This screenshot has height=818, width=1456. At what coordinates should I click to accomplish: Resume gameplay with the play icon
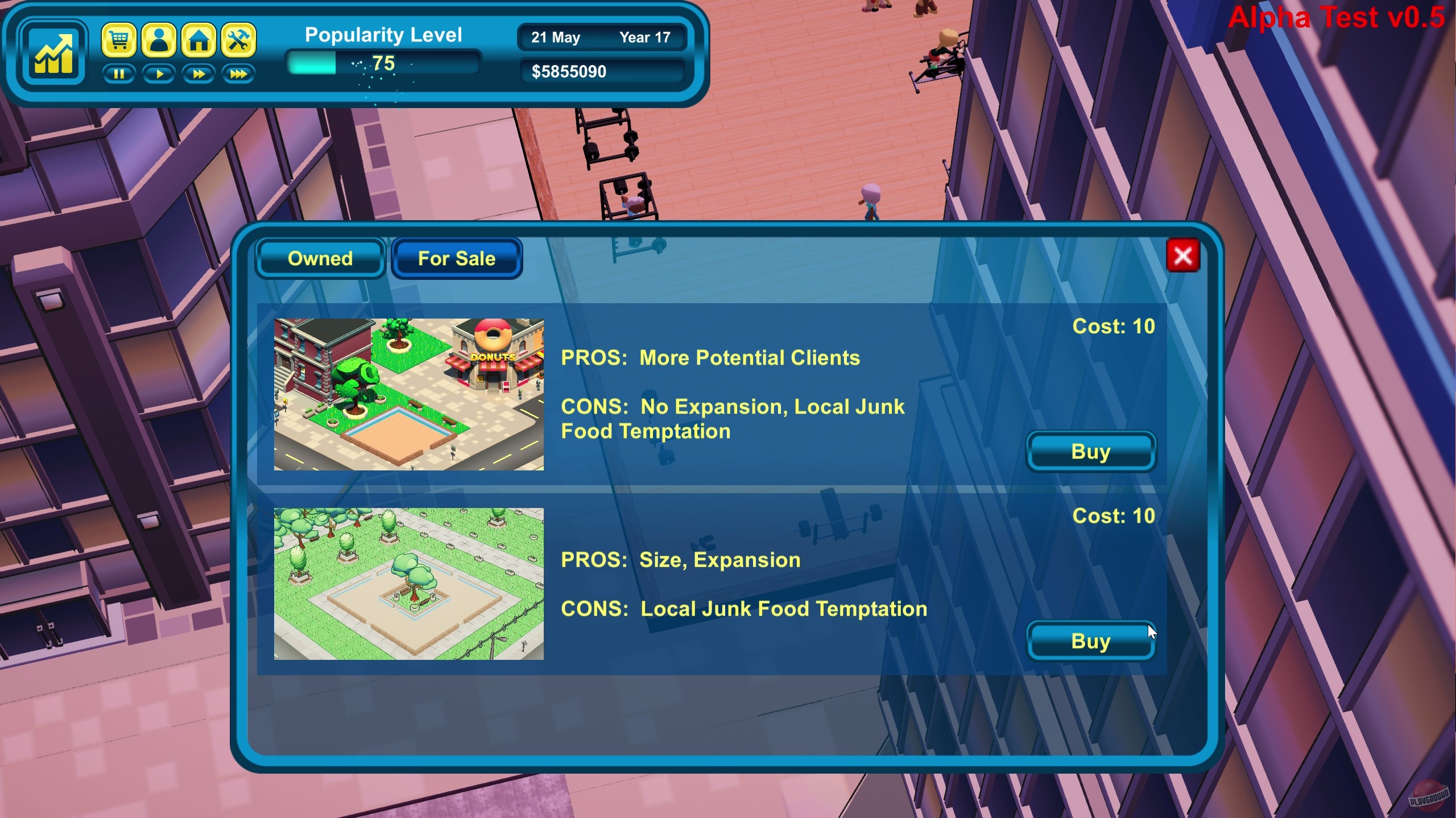159,74
